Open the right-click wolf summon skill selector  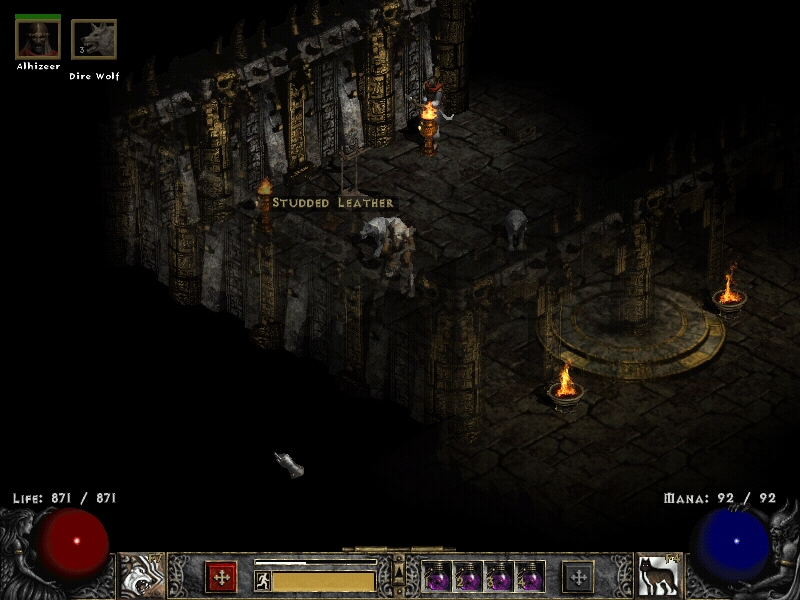click(658, 576)
